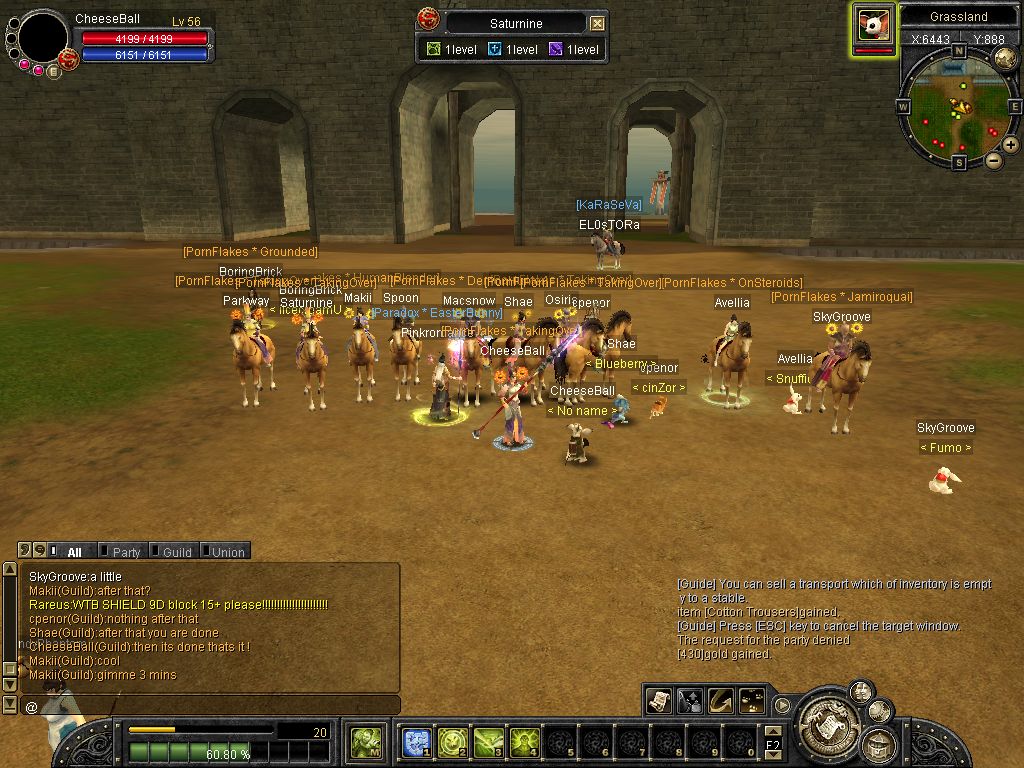Cast the green skill in slot 4
This screenshot has width=1024, height=768.
click(x=524, y=742)
